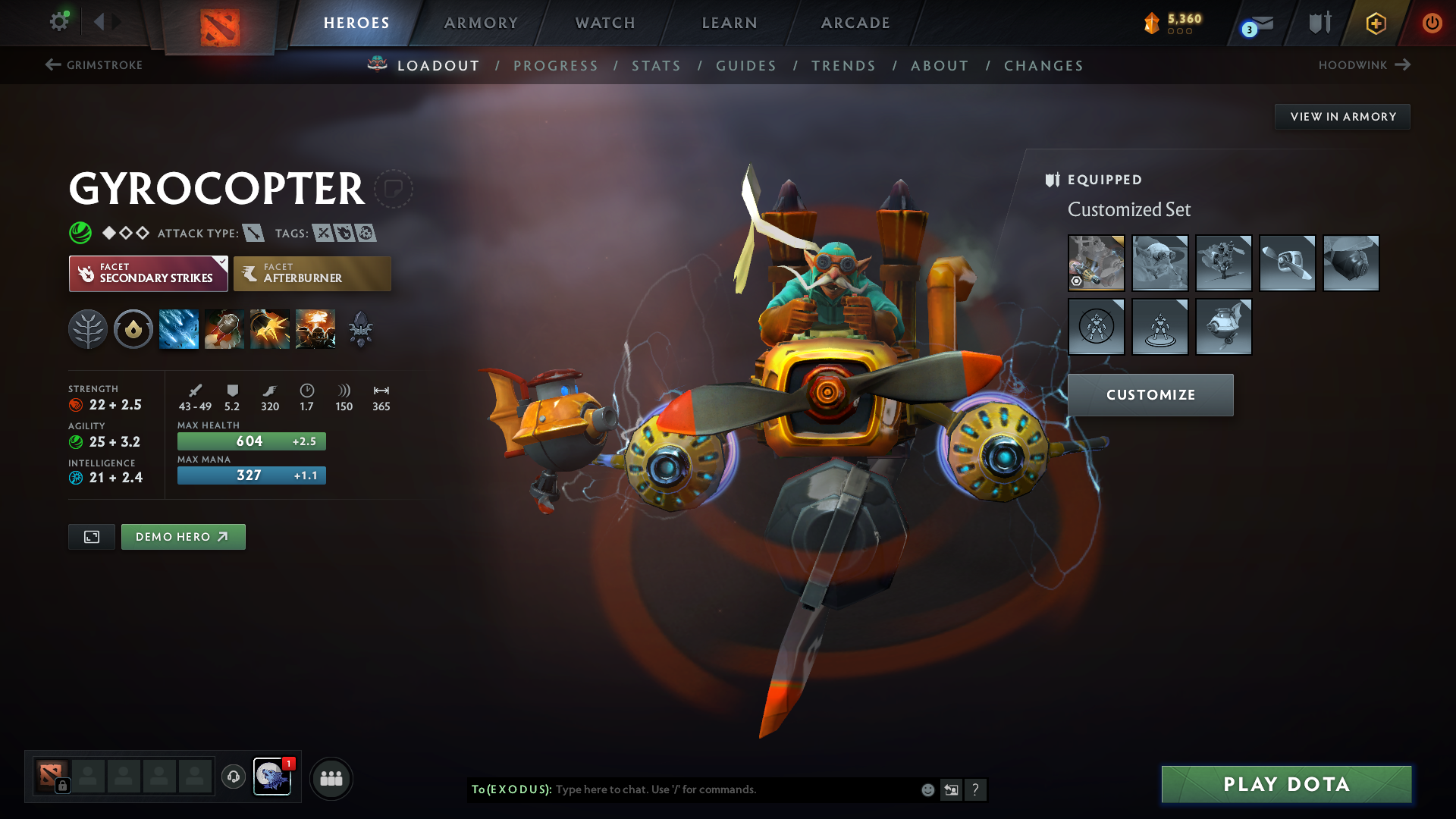Viewport: 1456px width, 819px height.
Task: View the Guides section
Action: [746, 66]
